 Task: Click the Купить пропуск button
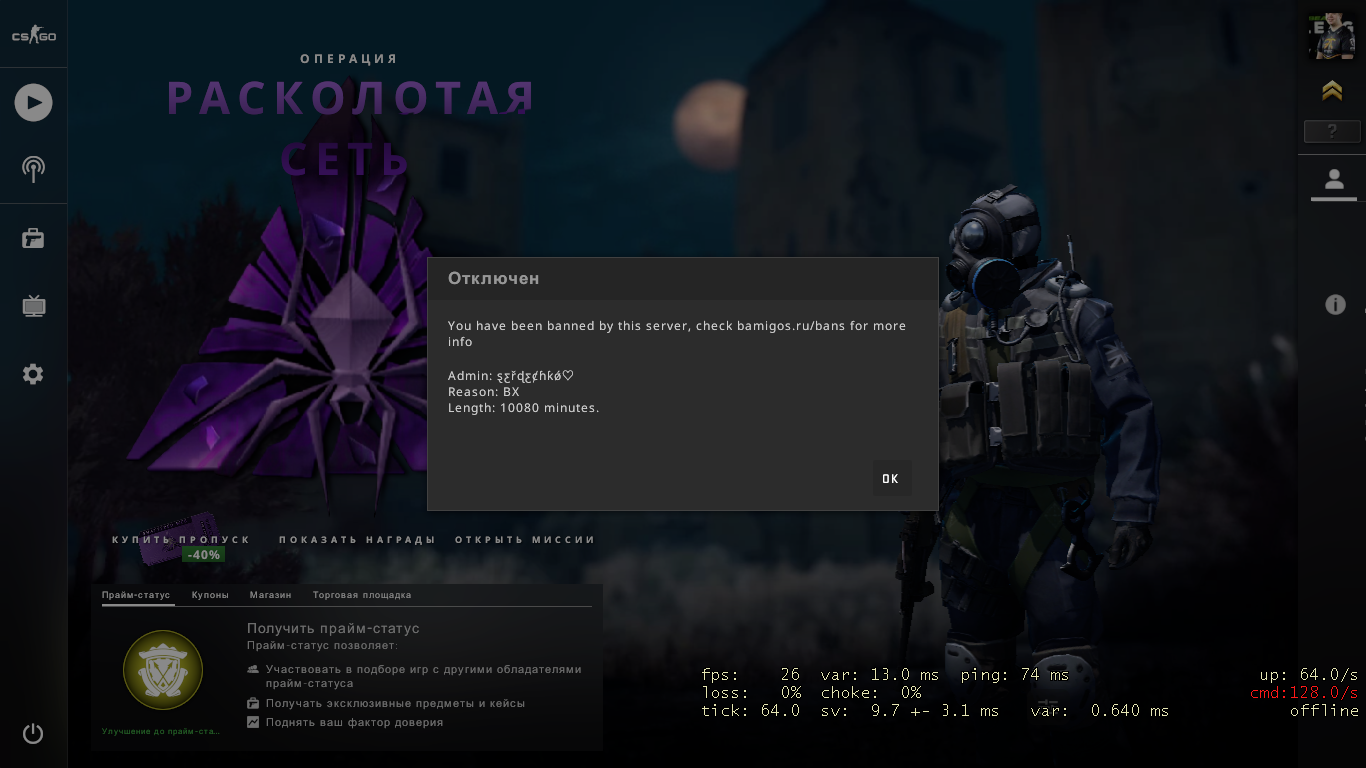[181, 540]
